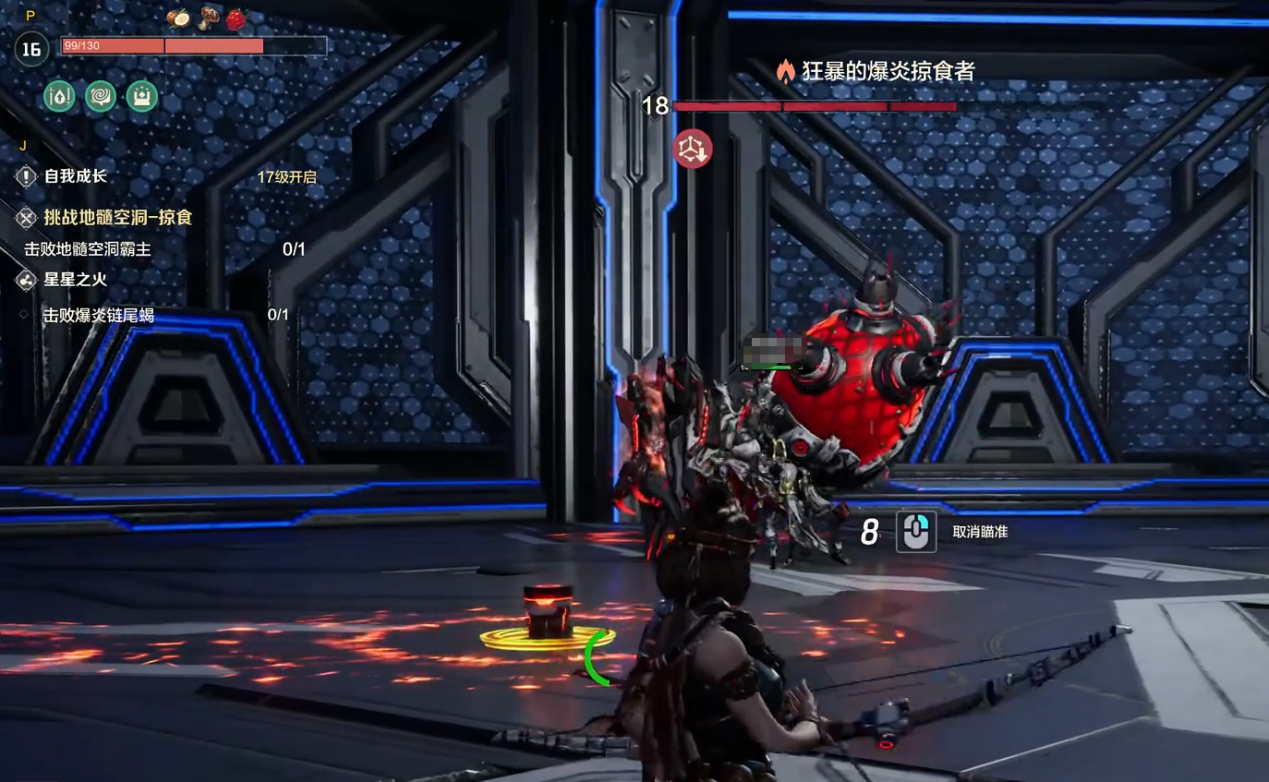Inspect the green crown buff icon
This screenshot has width=1269, height=782.
coord(142,96)
